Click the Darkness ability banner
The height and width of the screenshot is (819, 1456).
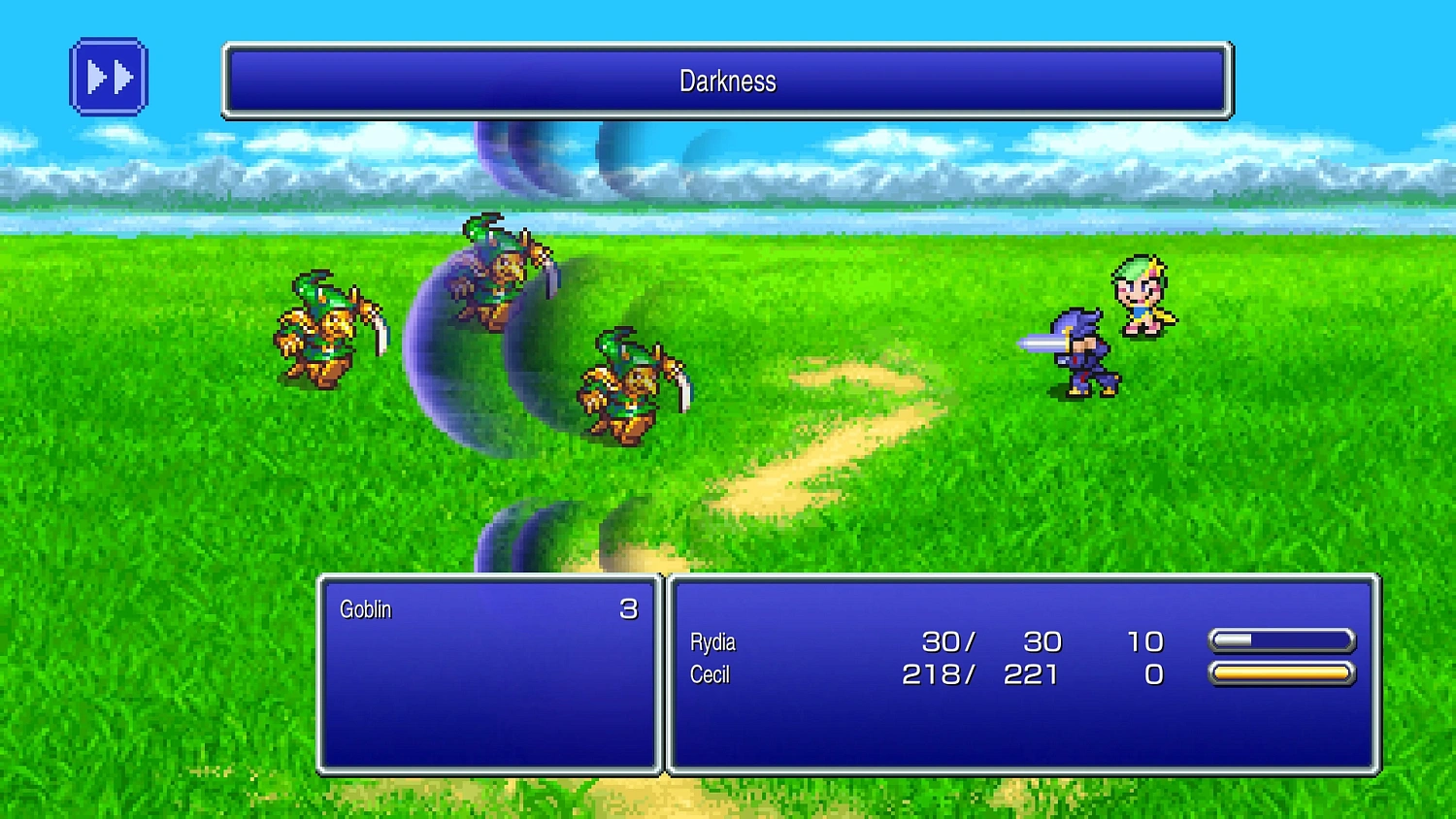[726, 82]
